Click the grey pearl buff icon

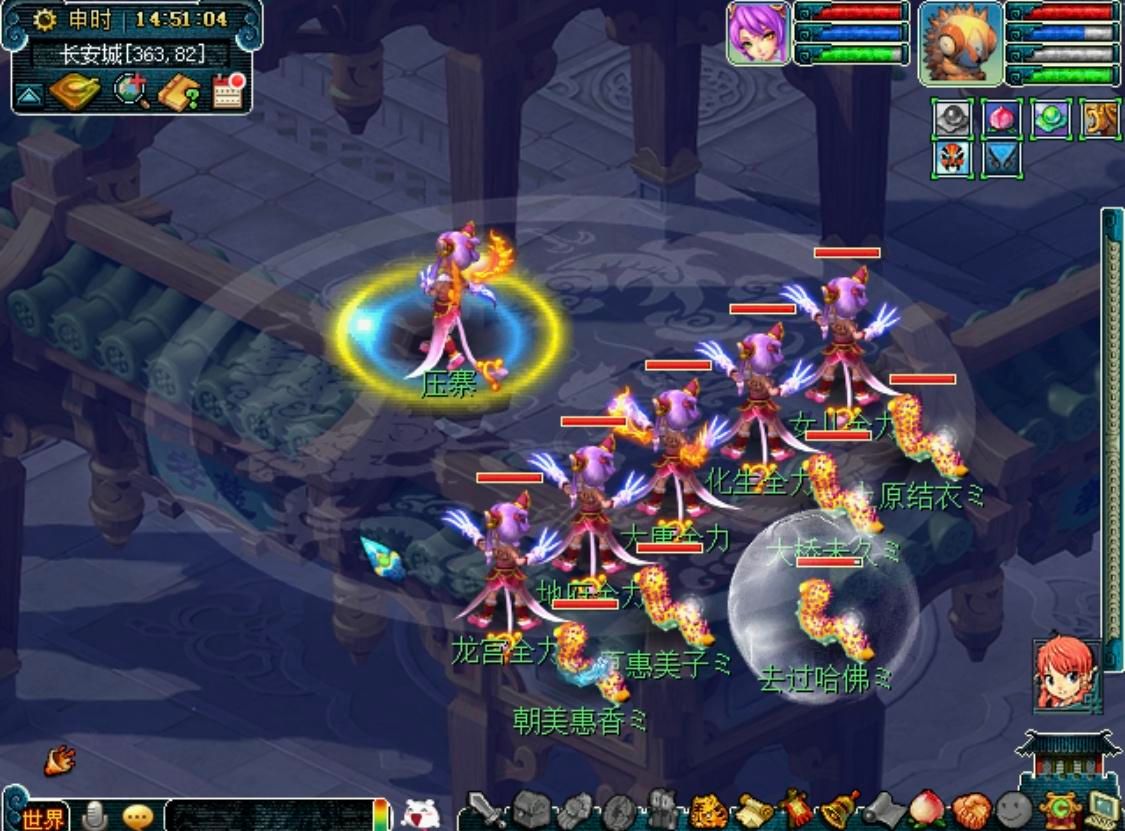pyautogui.click(x=952, y=119)
